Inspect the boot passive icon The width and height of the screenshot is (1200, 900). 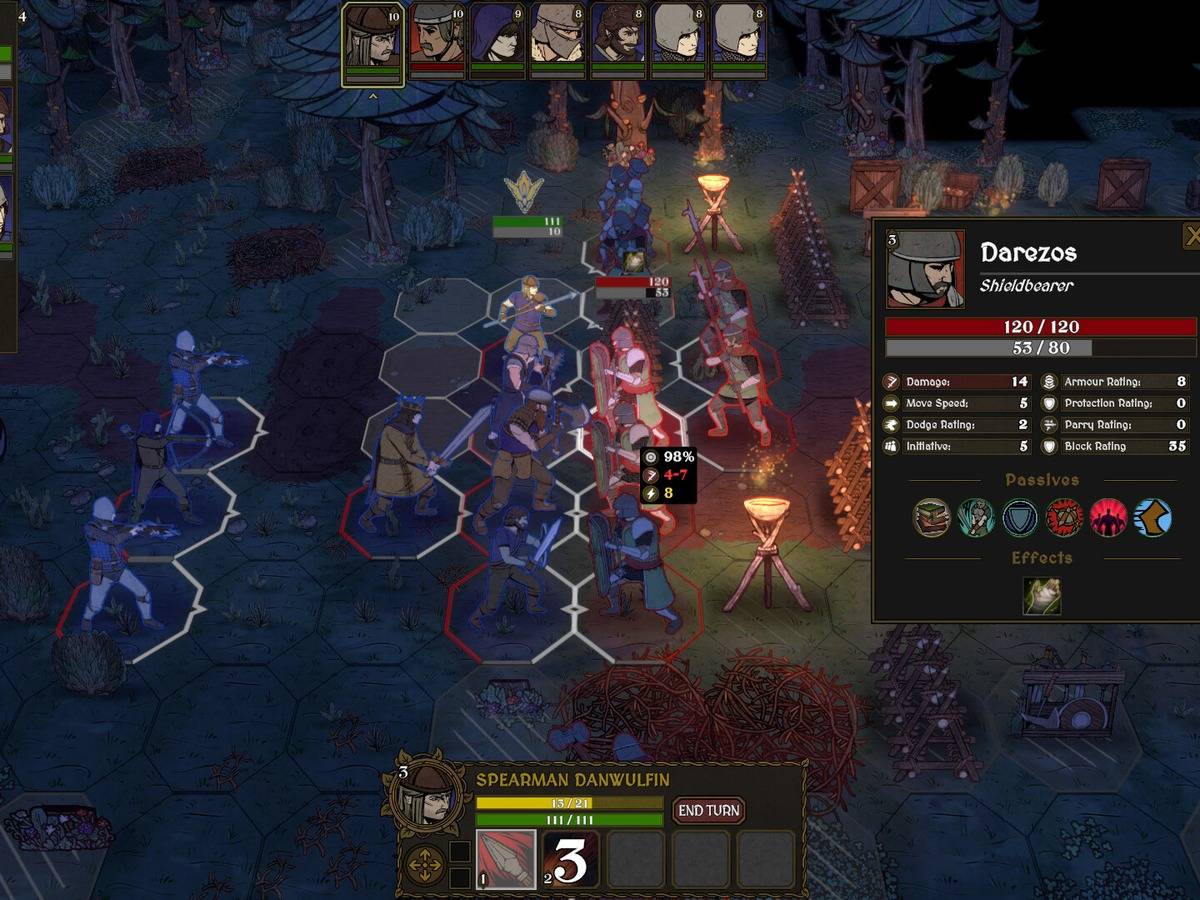click(x=1152, y=518)
